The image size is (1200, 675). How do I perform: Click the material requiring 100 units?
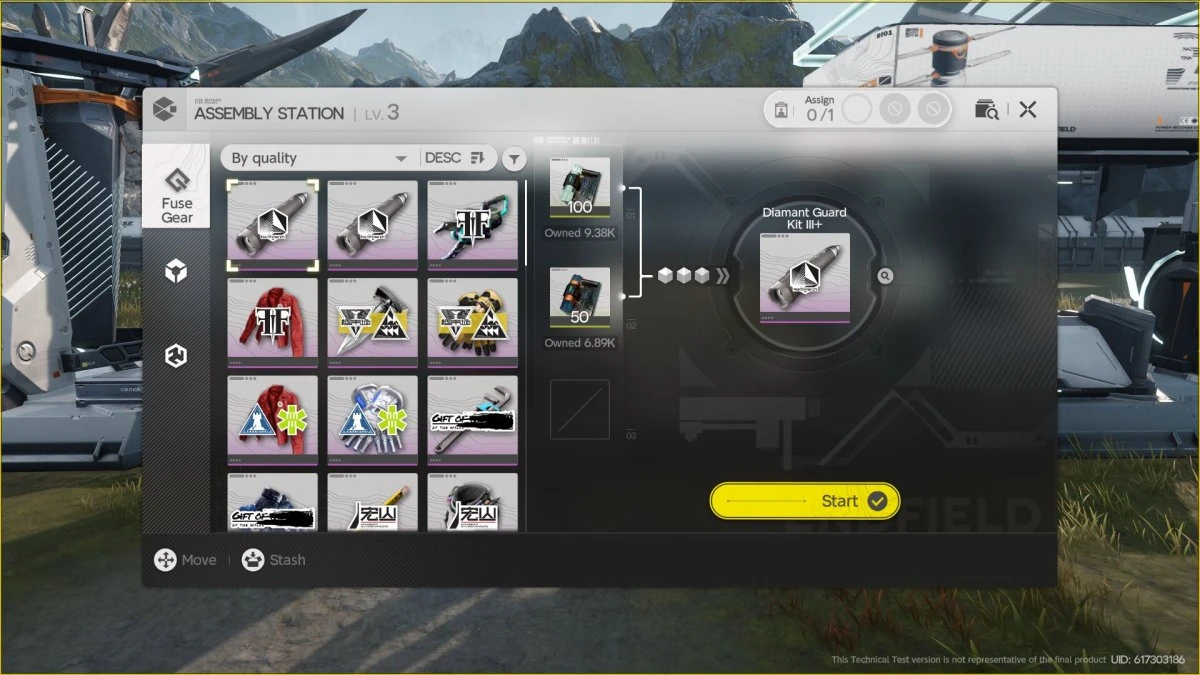[580, 187]
